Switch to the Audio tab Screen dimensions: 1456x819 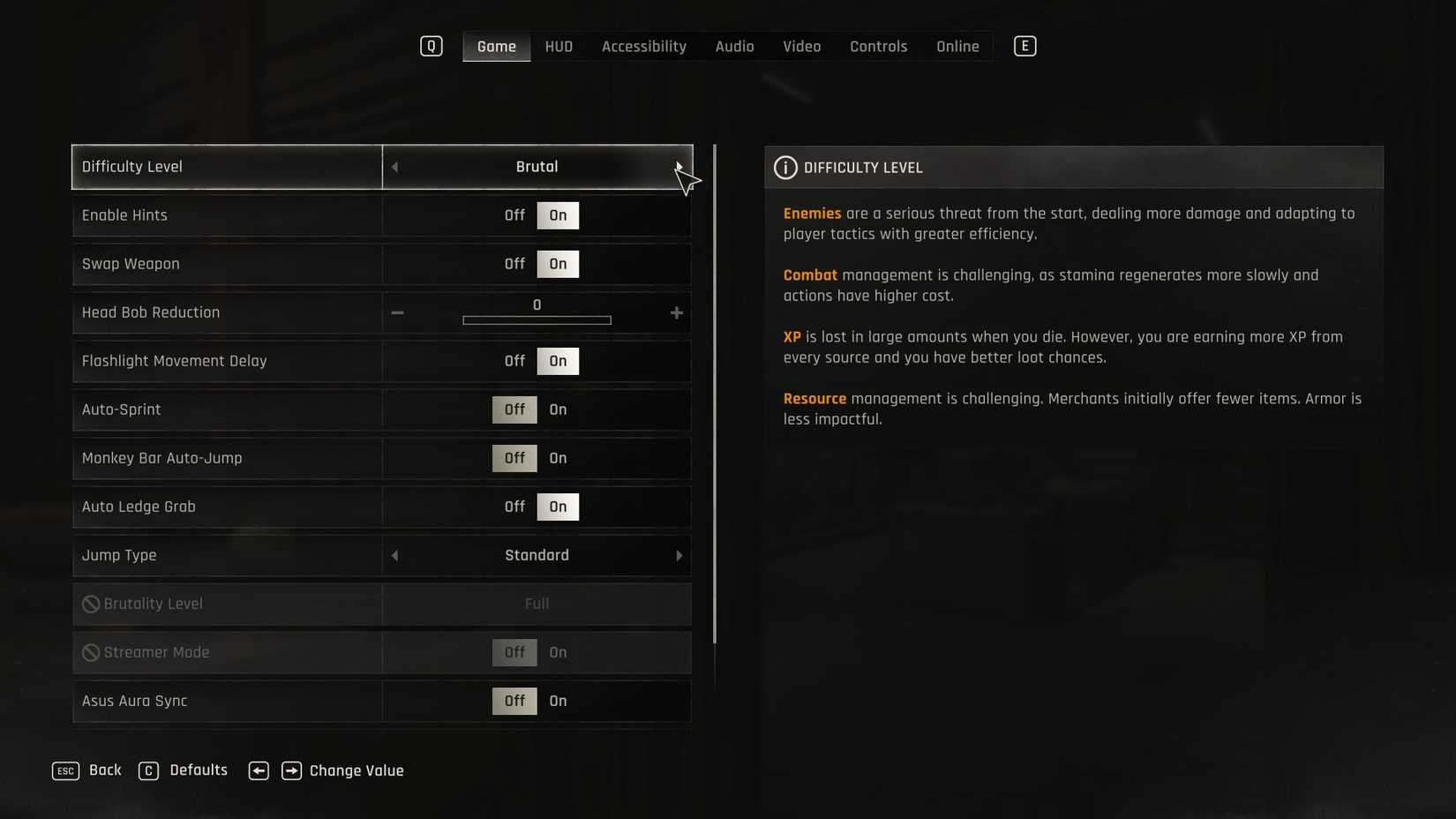click(x=733, y=46)
